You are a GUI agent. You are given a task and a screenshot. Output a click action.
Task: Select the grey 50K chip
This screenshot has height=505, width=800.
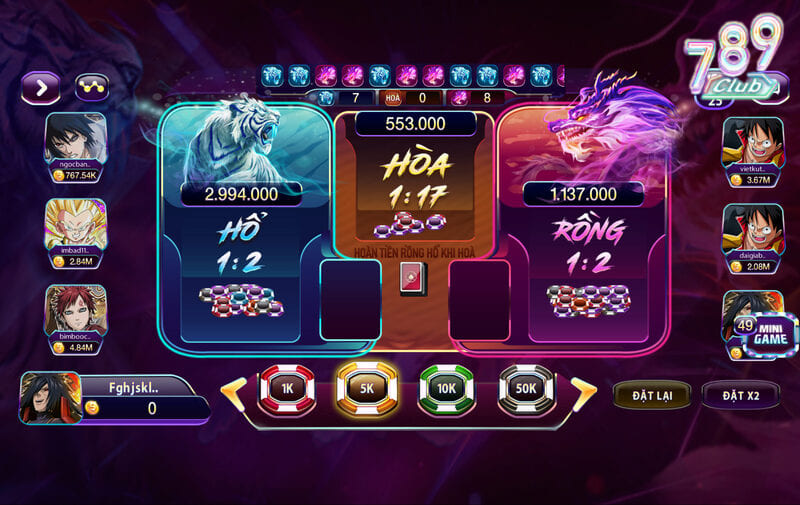click(x=527, y=389)
